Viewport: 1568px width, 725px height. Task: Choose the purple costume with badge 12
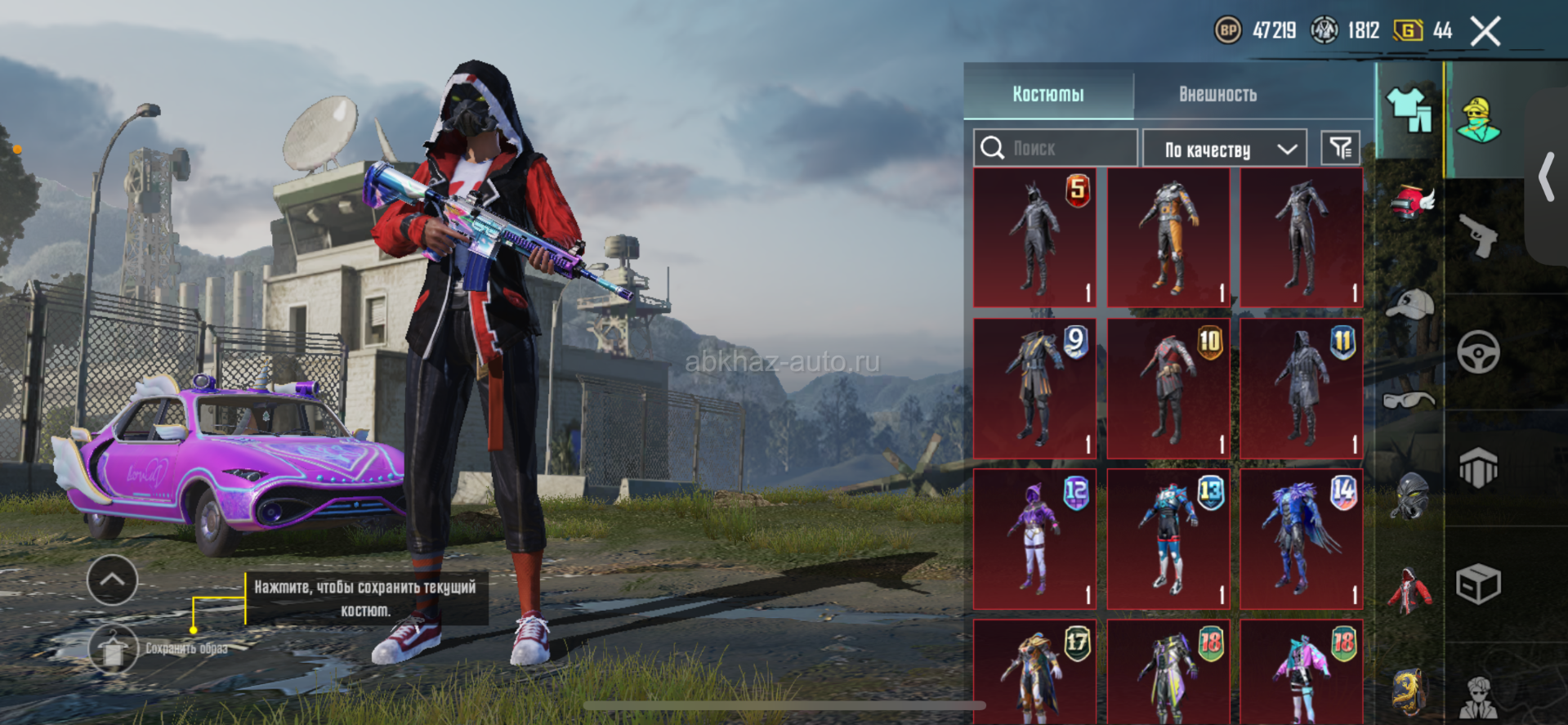pos(1034,539)
